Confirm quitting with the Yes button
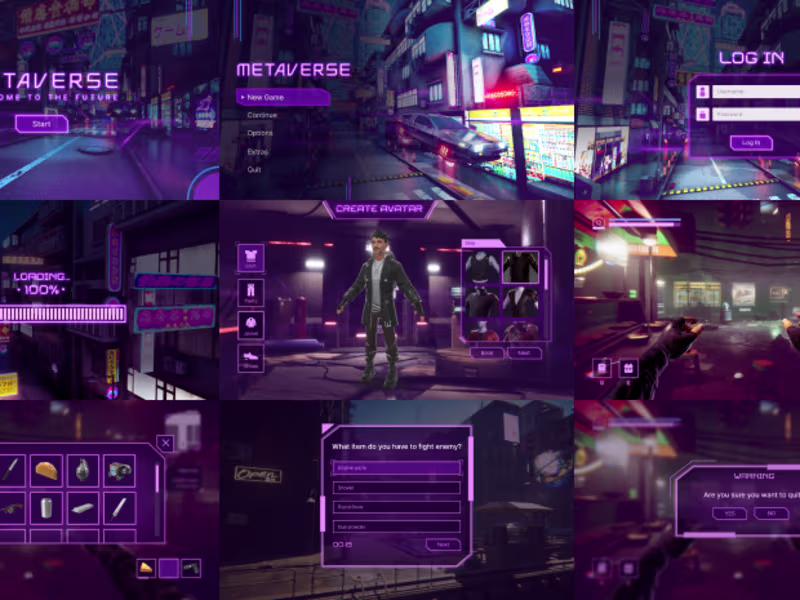 pyautogui.click(x=728, y=513)
